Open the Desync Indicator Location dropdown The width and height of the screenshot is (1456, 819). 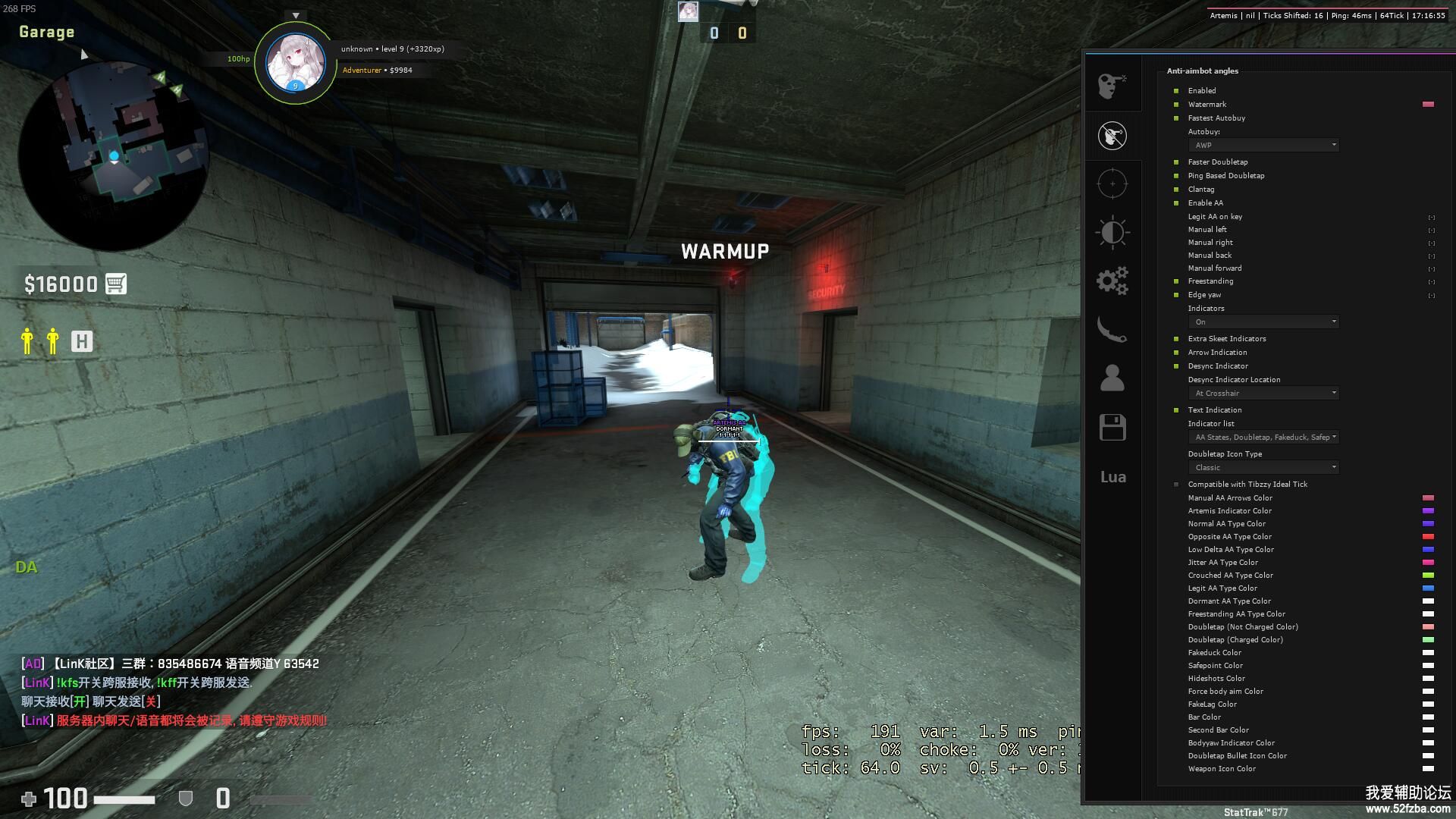(1263, 394)
